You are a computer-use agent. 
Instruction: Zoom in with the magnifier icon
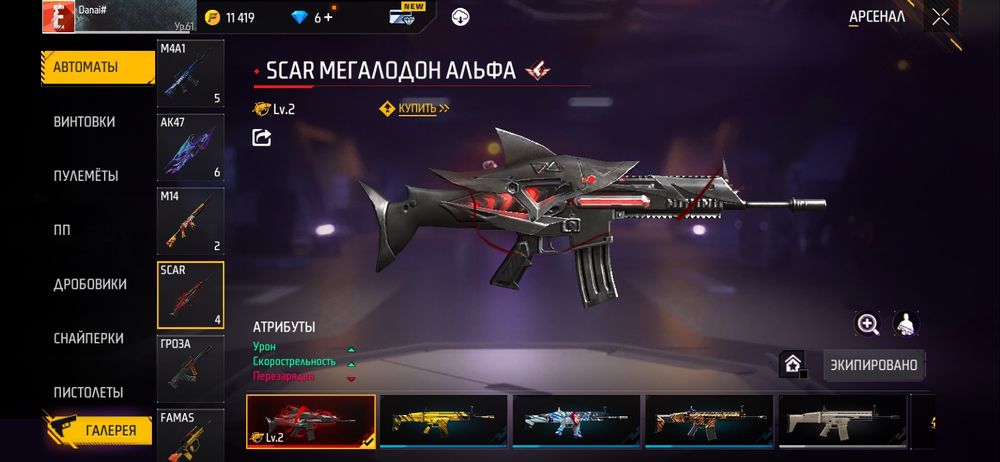[x=867, y=324]
